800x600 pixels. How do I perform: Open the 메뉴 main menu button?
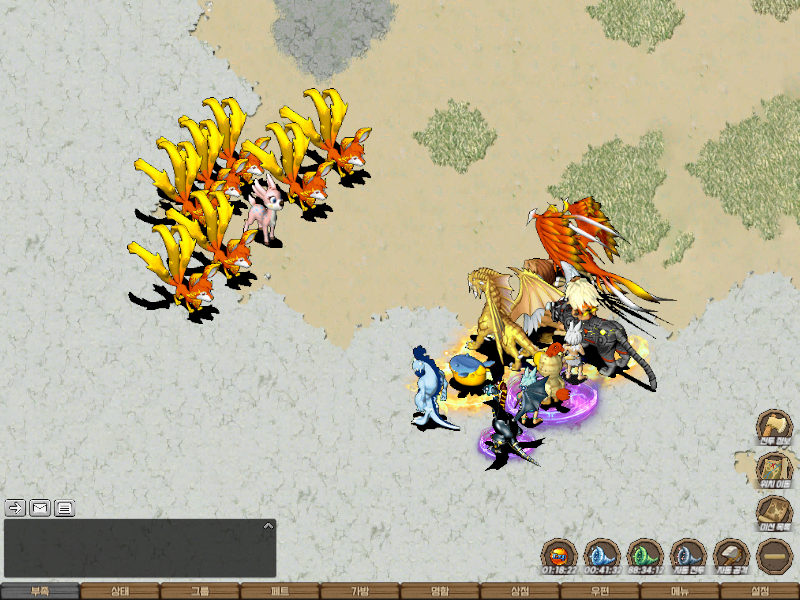click(680, 591)
